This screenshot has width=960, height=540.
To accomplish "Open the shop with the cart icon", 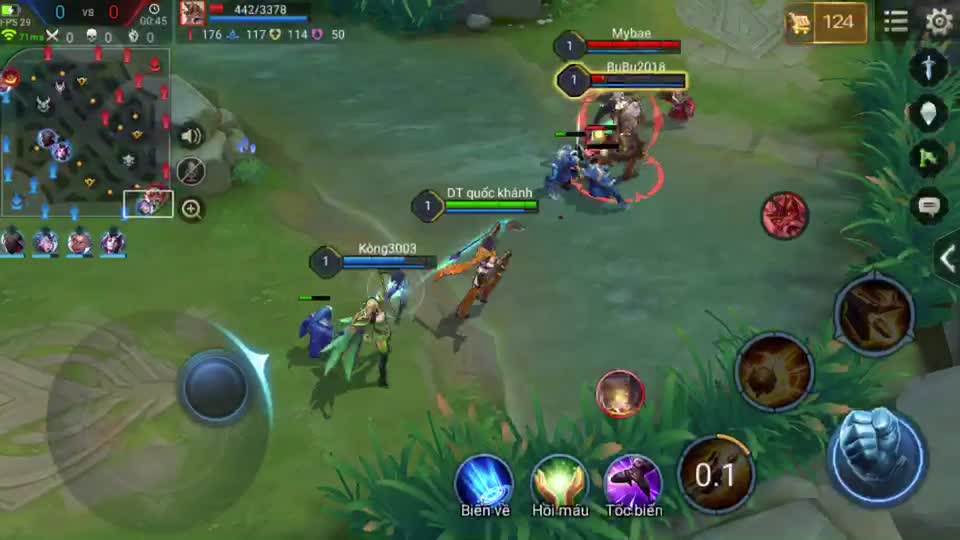I will tap(825, 23).
